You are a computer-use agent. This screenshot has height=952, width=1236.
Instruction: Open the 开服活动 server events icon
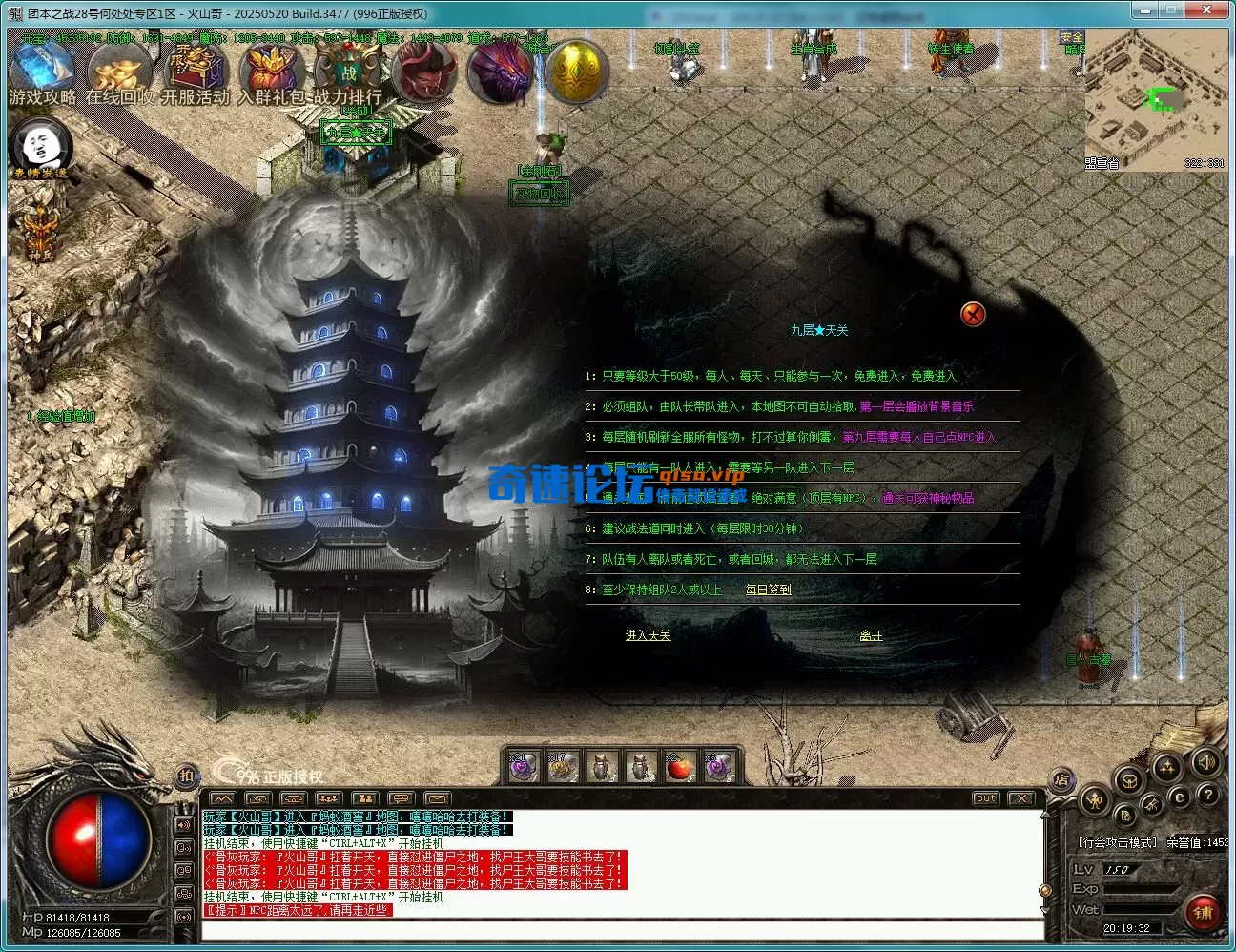pyautogui.click(x=195, y=69)
